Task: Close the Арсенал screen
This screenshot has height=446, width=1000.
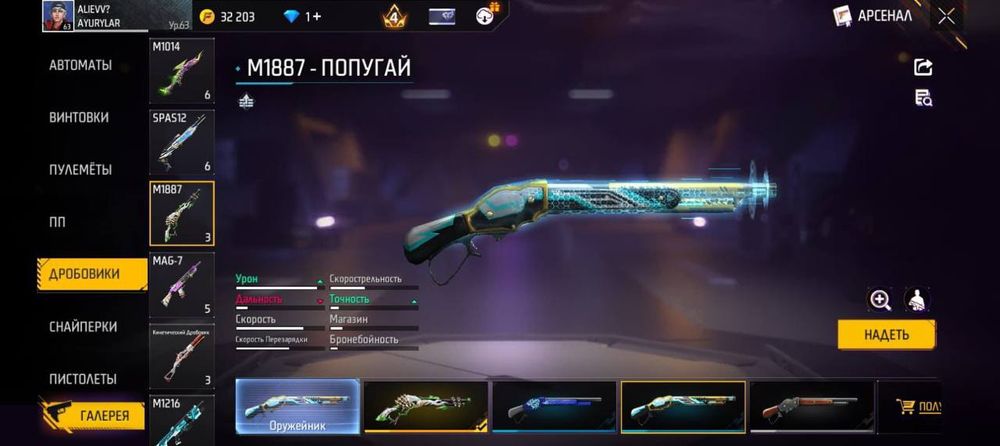Action: click(x=946, y=16)
